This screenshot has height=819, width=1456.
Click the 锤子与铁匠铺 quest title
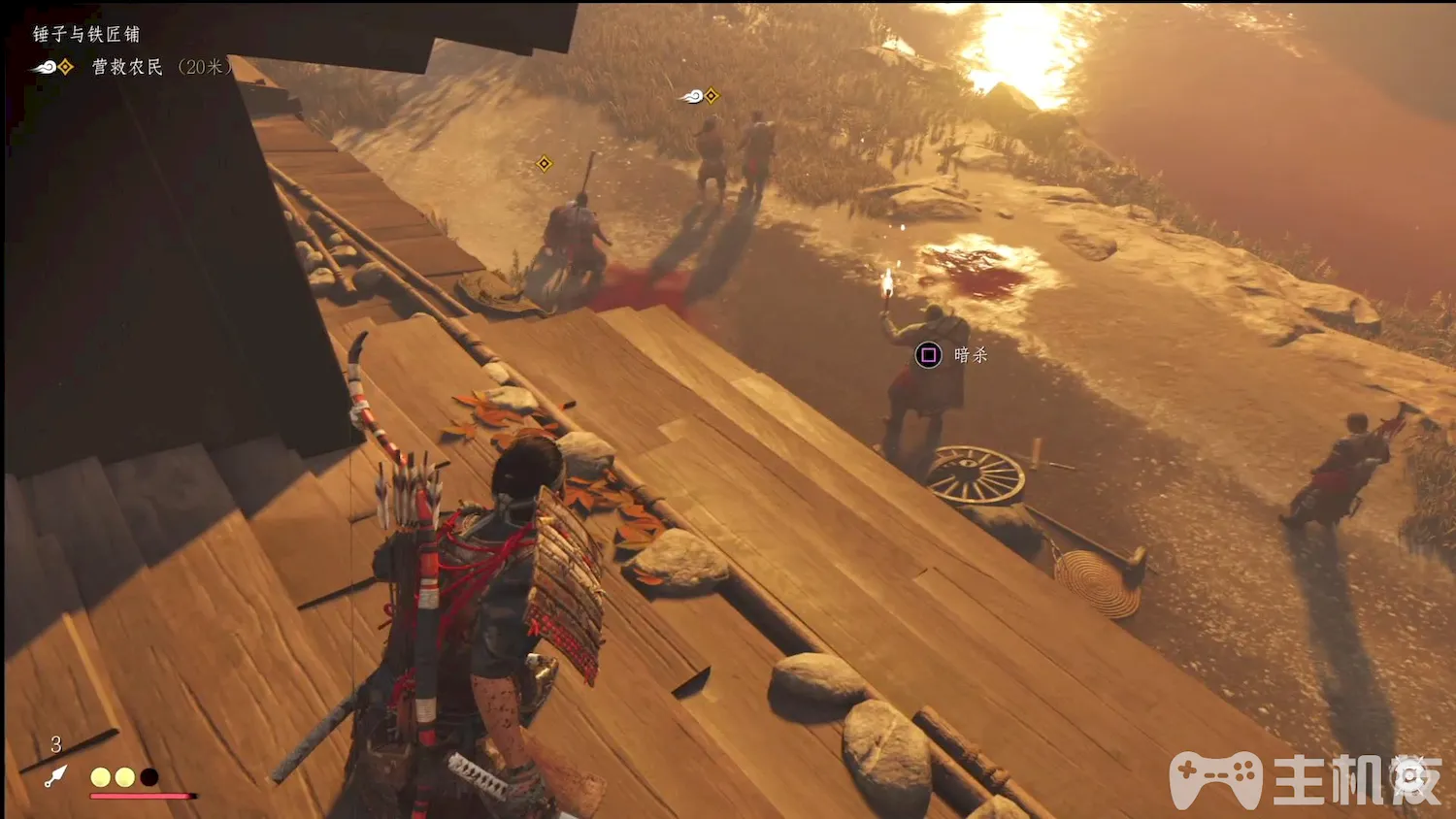86,34
